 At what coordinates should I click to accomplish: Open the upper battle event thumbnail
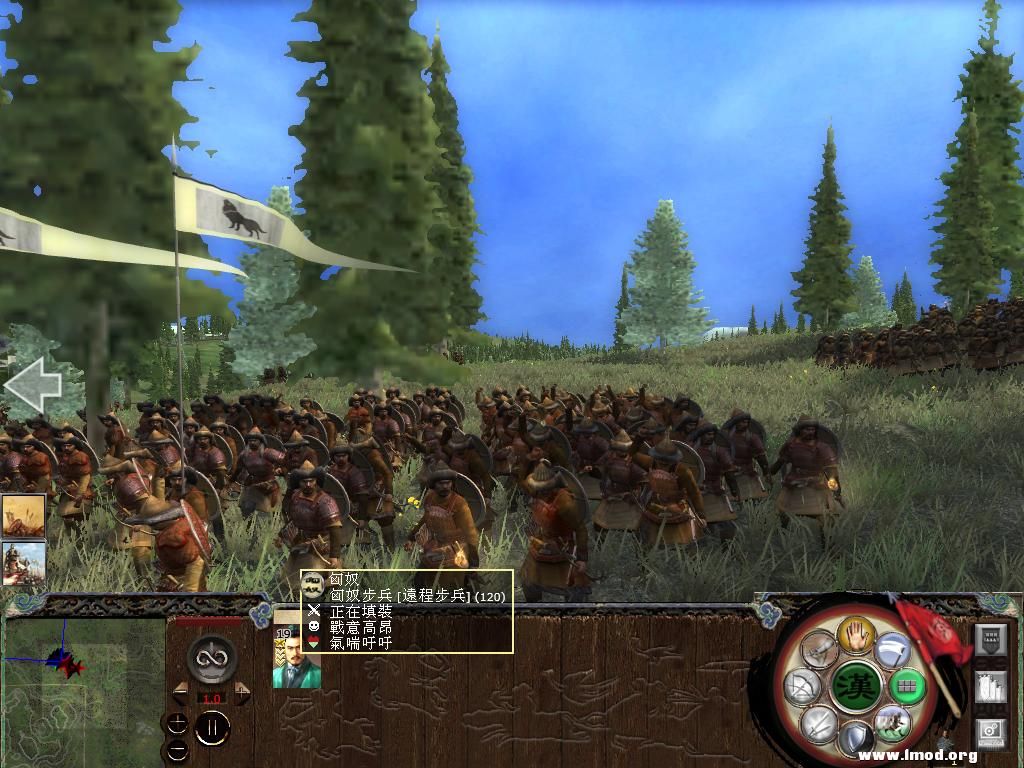click(x=23, y=517)
